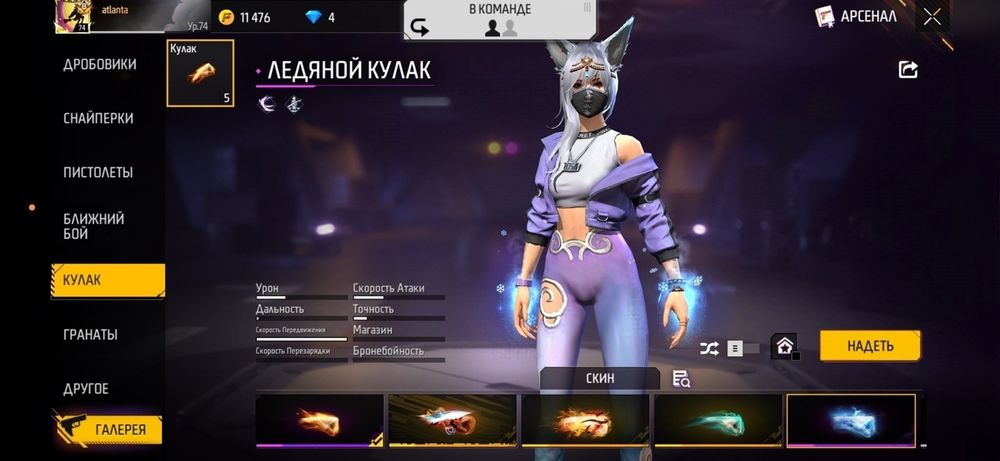The image size is (1000, 461).
Task: Open the Другое category
Action: [86, 388]
